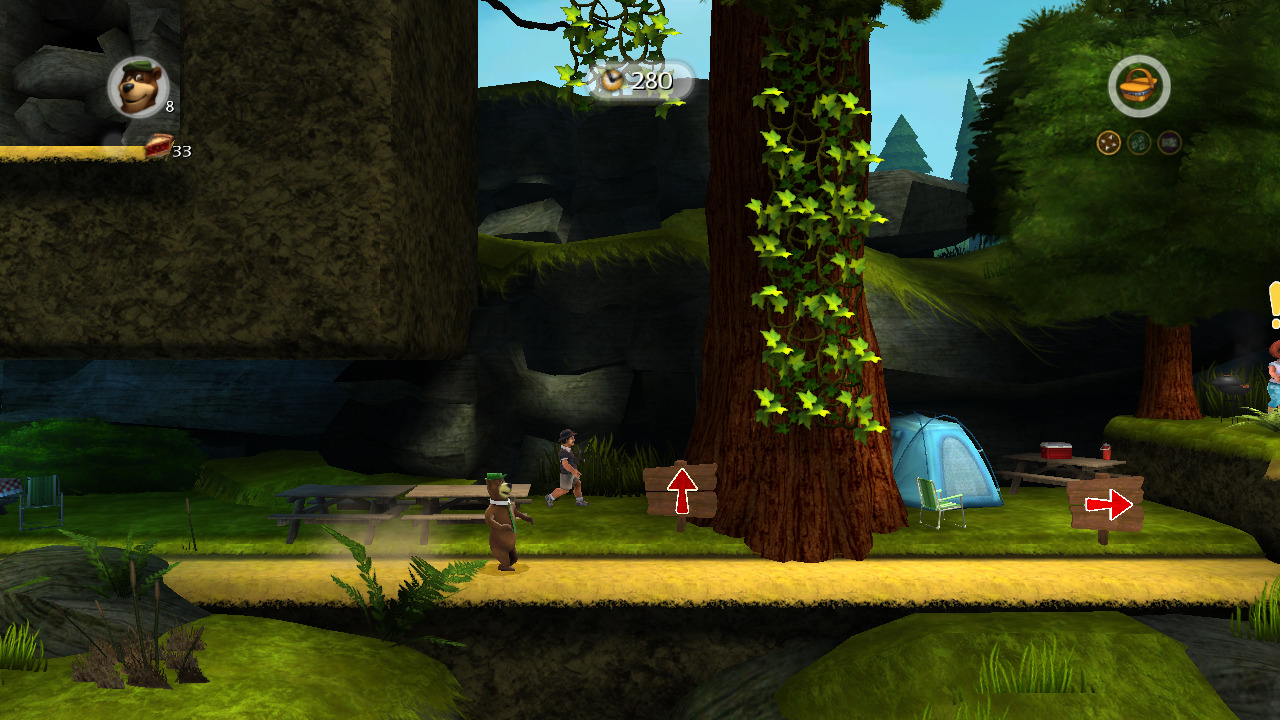Select the brown medallion with white arrows
Screen dimensions: 1280x720
click(x=1108, y=143)
